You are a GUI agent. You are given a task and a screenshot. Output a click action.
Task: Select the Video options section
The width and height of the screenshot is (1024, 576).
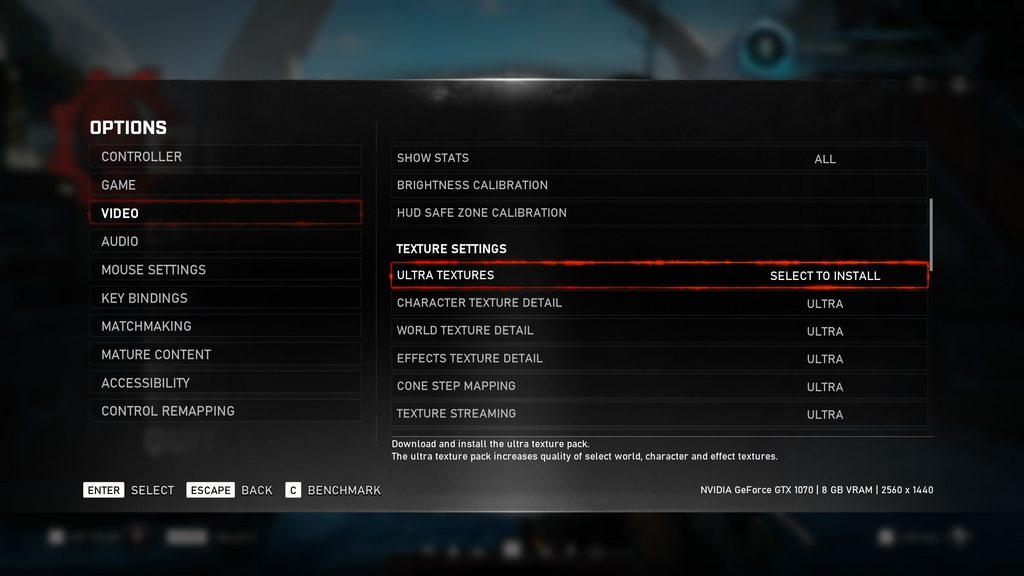225,213
